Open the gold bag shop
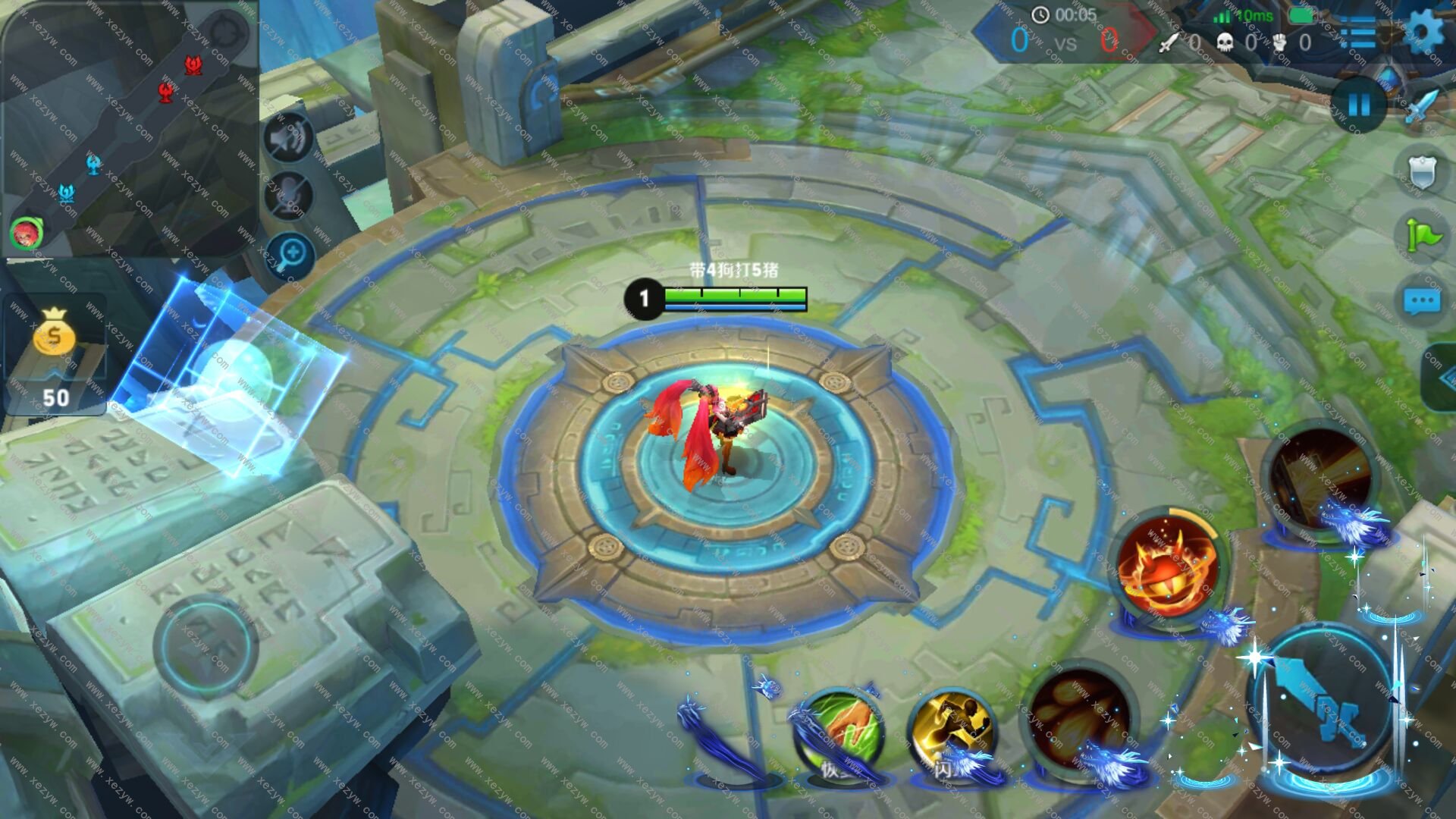The image size is (1456, 819). 55,334
